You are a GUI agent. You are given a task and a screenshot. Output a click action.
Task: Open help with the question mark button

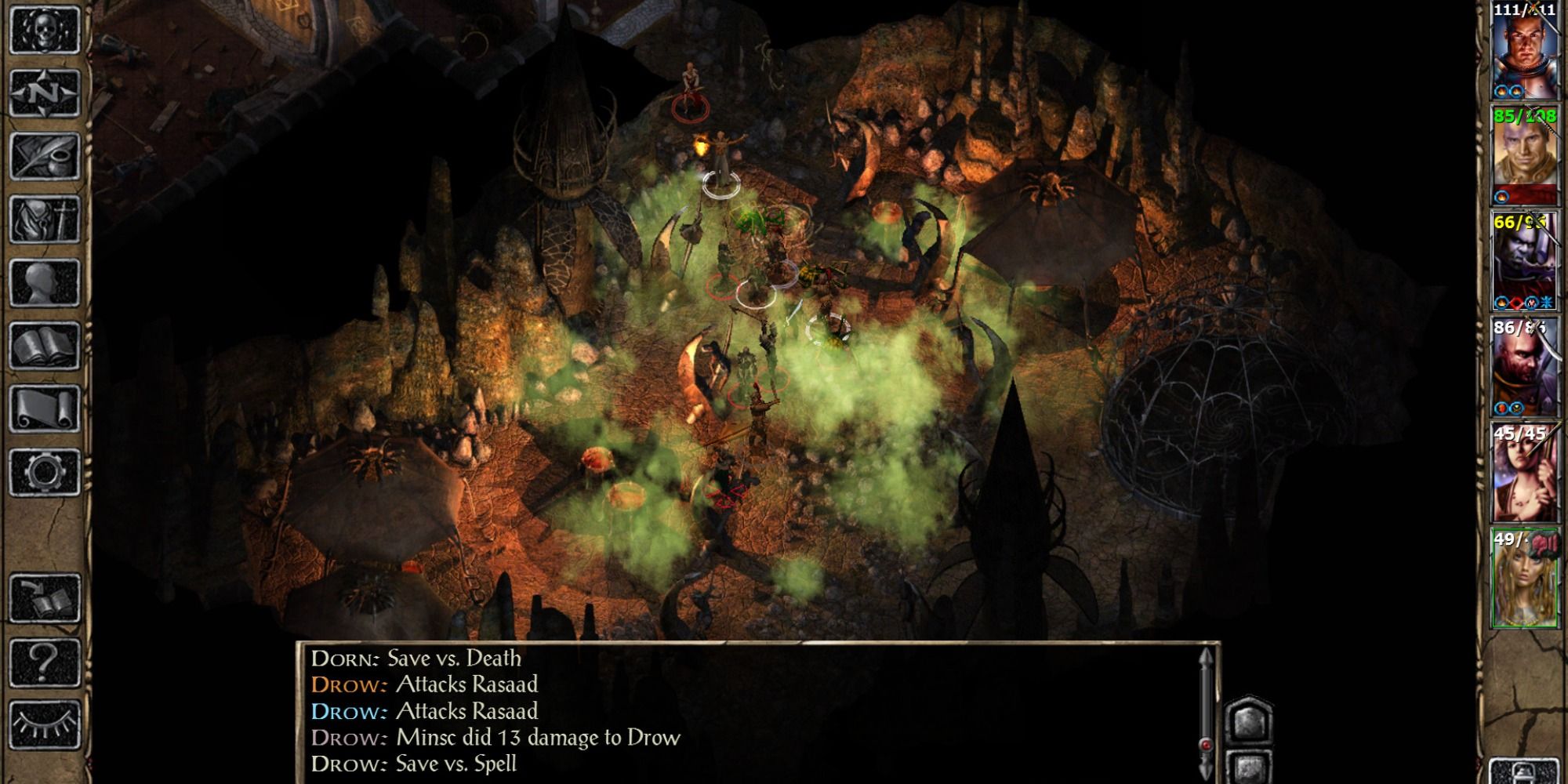(x=45, y=662)
